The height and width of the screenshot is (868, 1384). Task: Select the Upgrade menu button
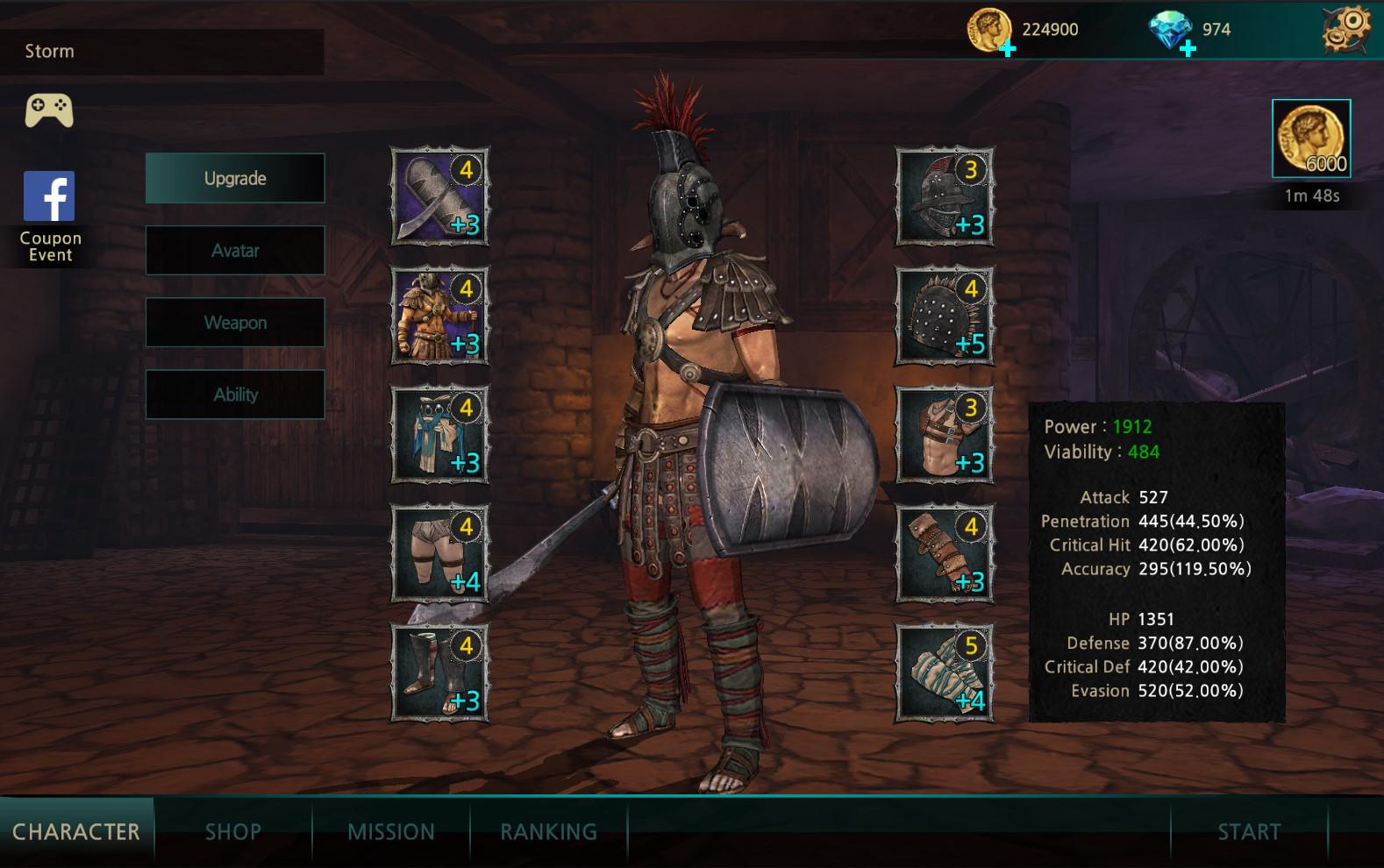(235, 179)
